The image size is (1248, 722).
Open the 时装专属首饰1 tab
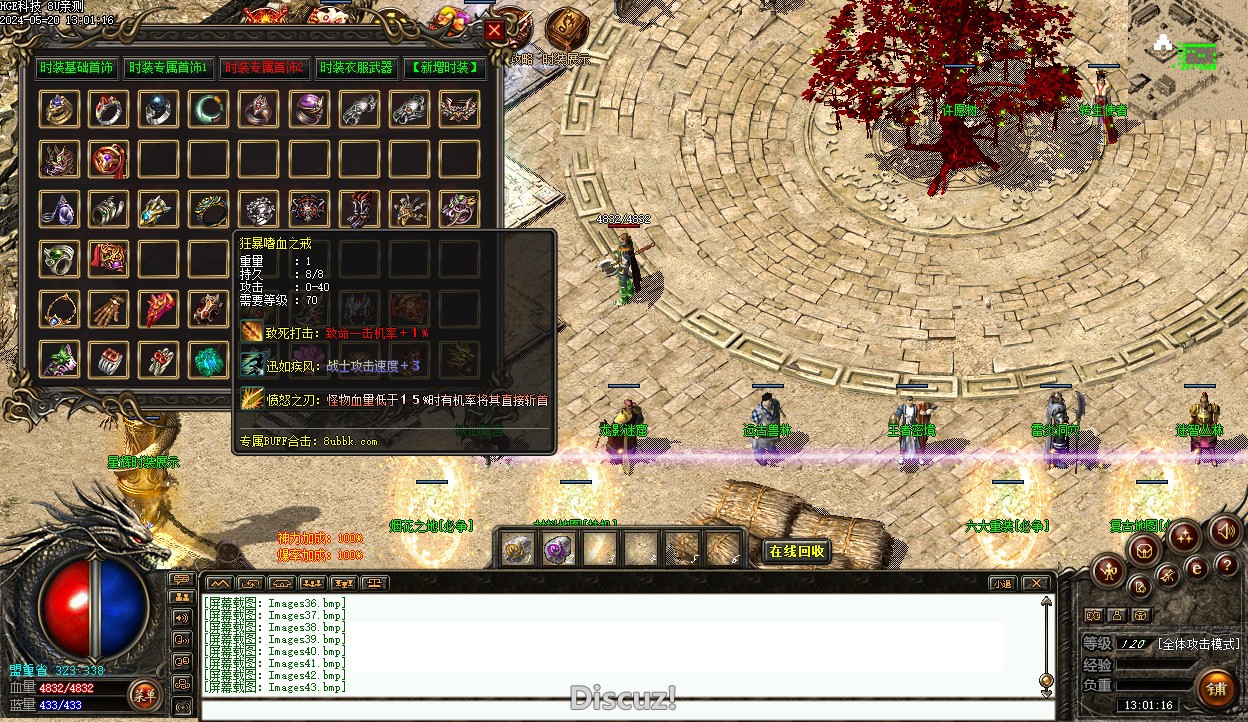tap(168, 68)
